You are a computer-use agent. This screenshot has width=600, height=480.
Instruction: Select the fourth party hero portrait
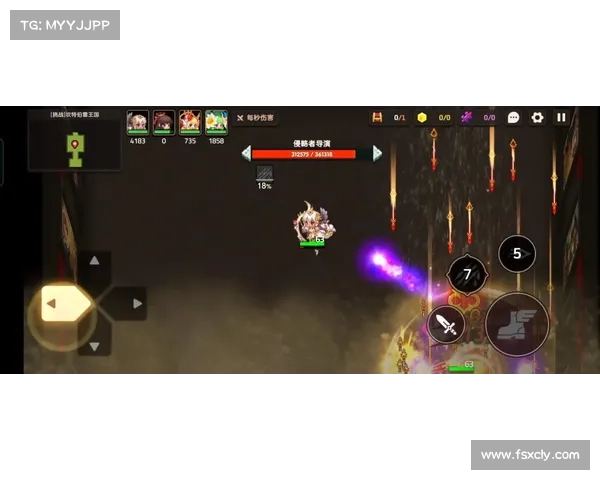click(216, 122)
